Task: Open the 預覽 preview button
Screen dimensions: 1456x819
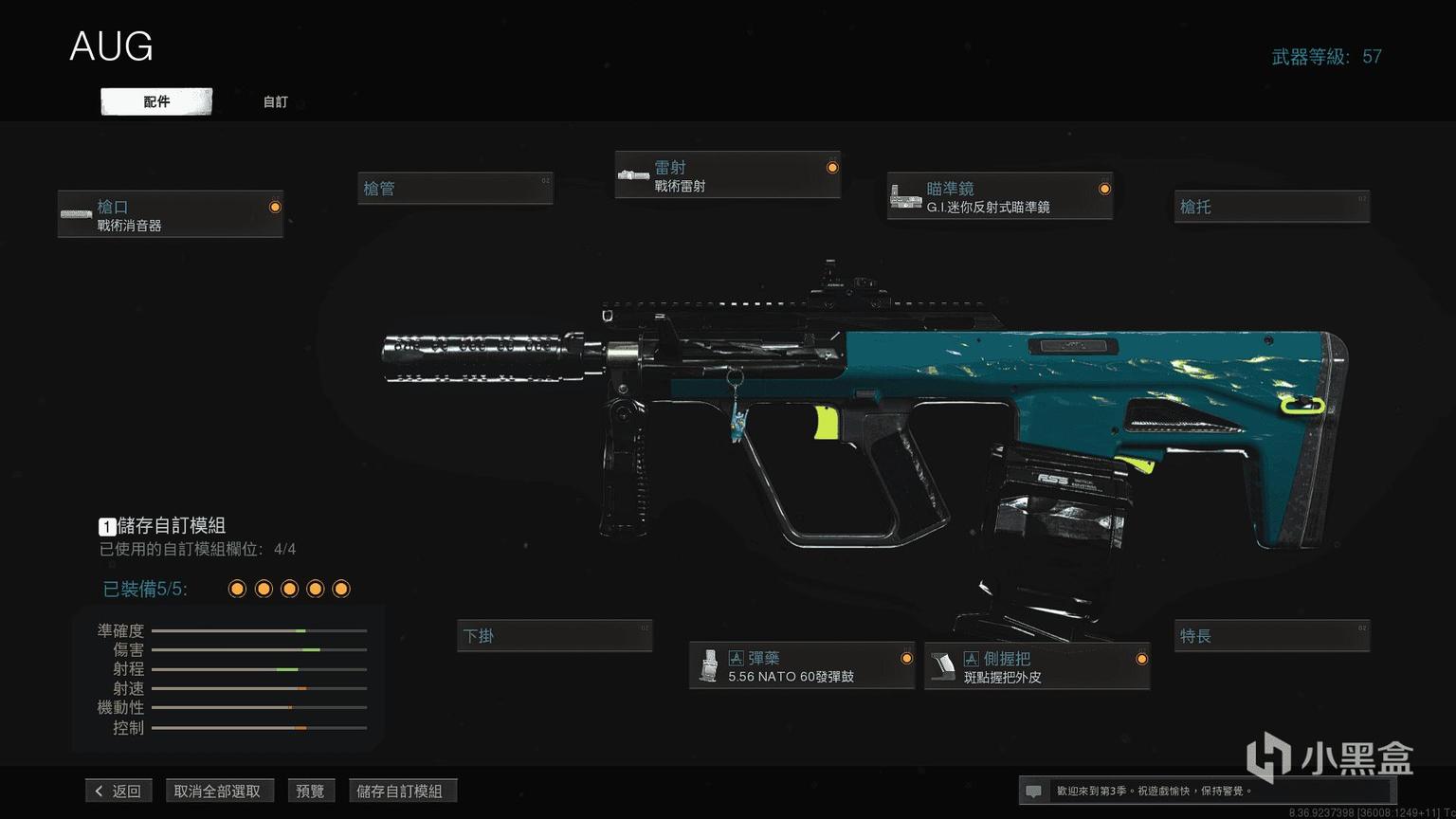Action: coord(310,791)
